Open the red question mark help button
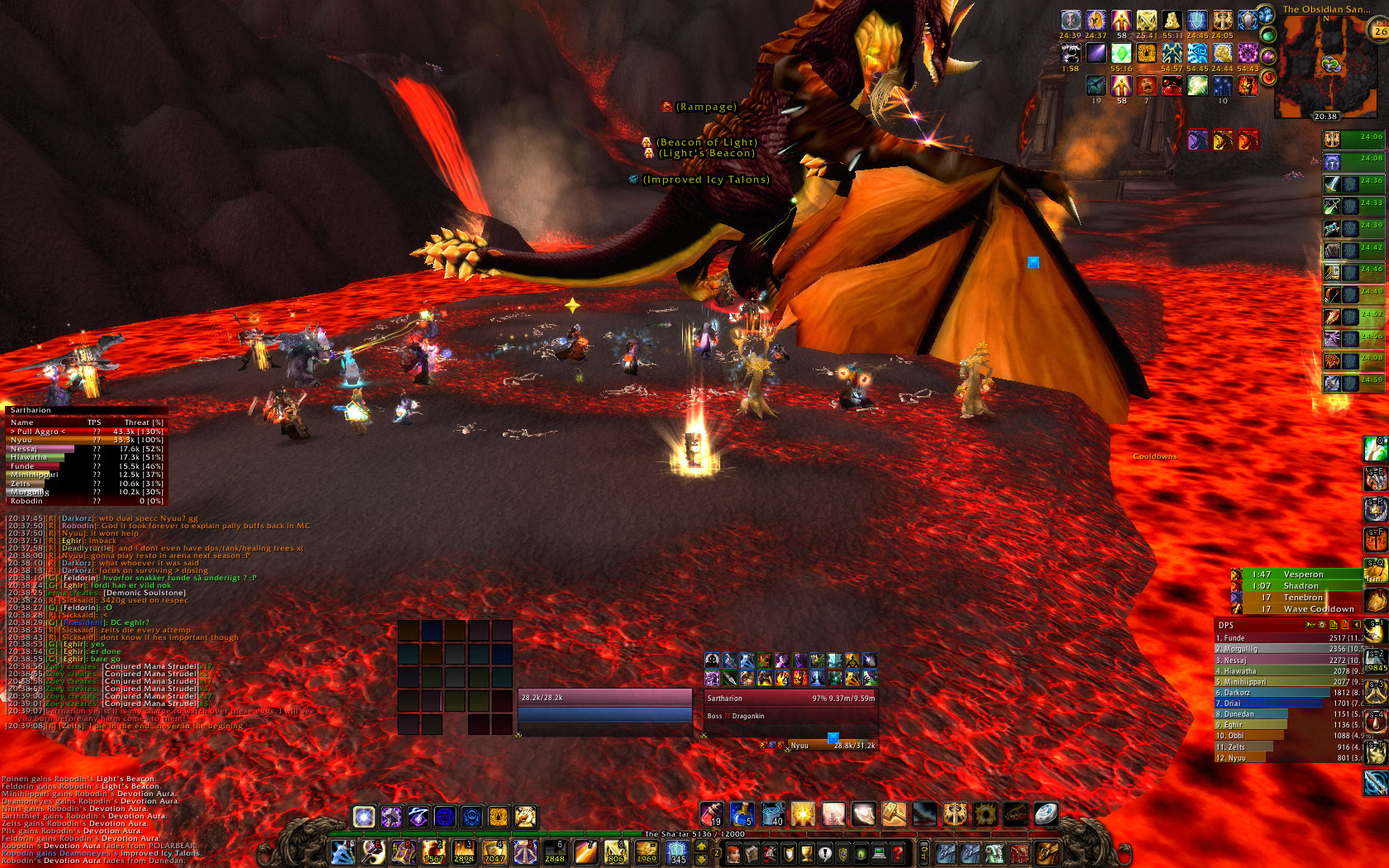Image resolution: width=1389 pixels, height=868 pixels. 897,853
